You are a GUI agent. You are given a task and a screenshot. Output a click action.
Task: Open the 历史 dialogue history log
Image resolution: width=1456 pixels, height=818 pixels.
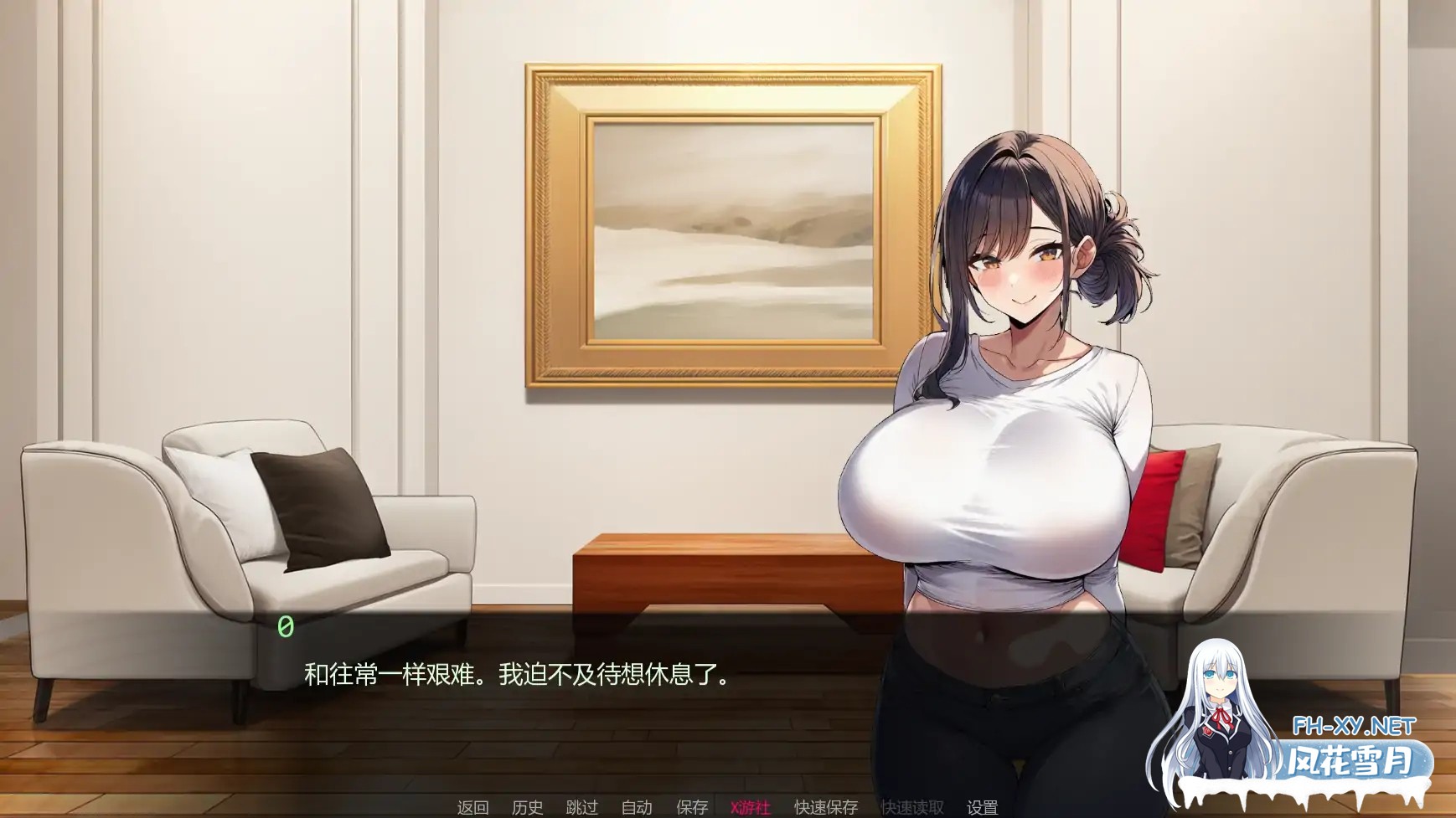(x=527, y=807)
